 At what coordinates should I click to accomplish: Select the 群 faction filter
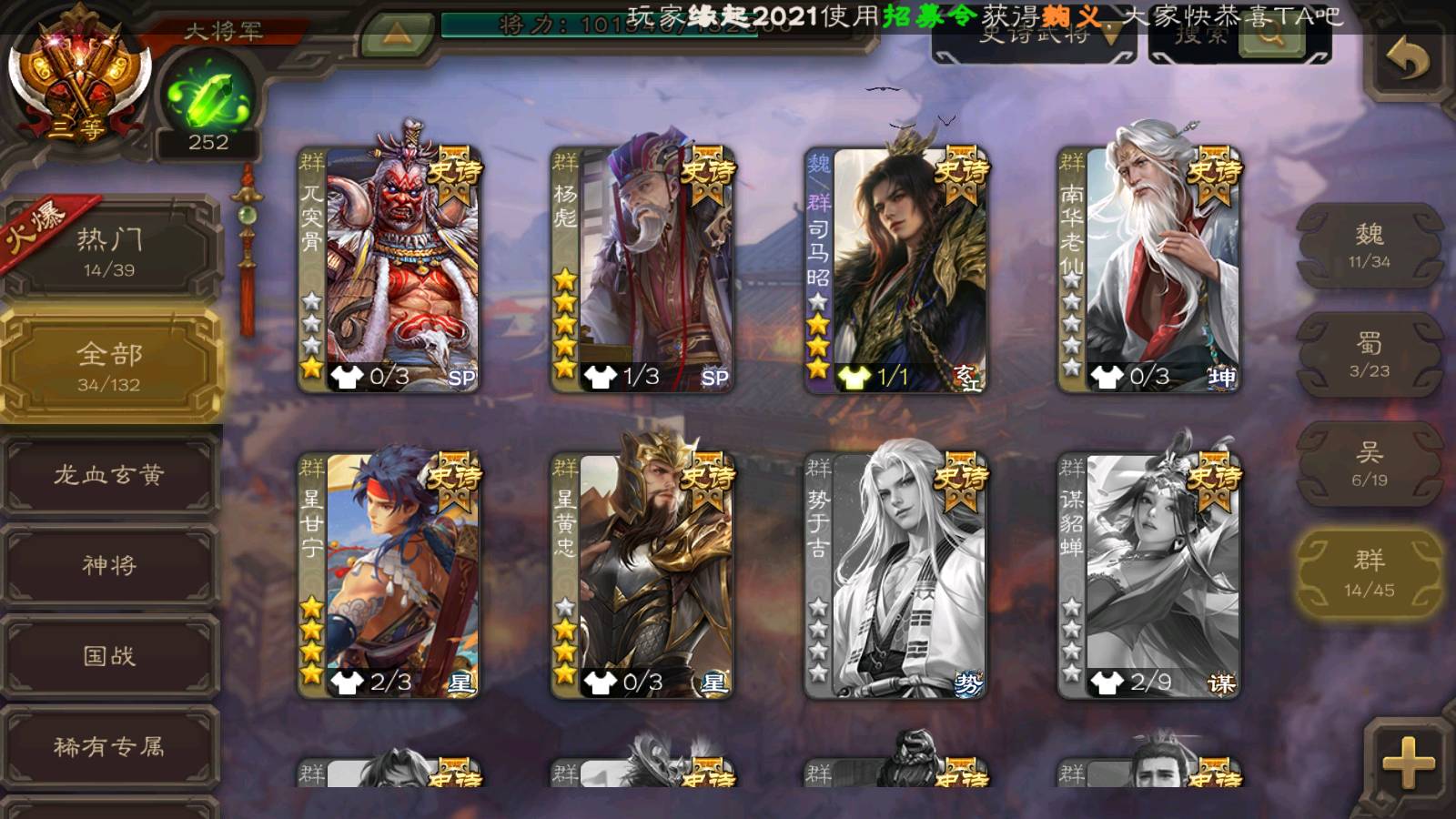pyautogui.click(x=1369, y=573)
